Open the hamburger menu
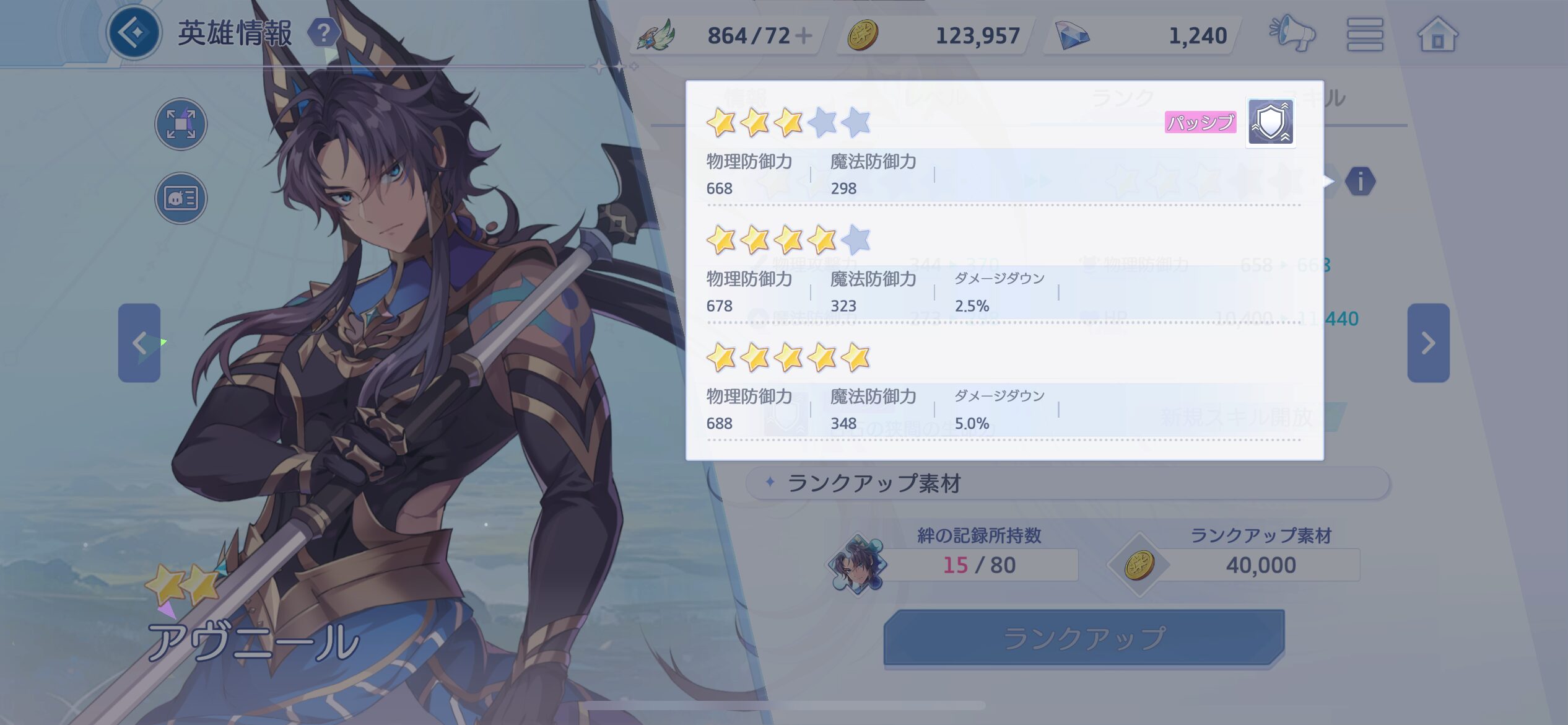 point(1364,34)
